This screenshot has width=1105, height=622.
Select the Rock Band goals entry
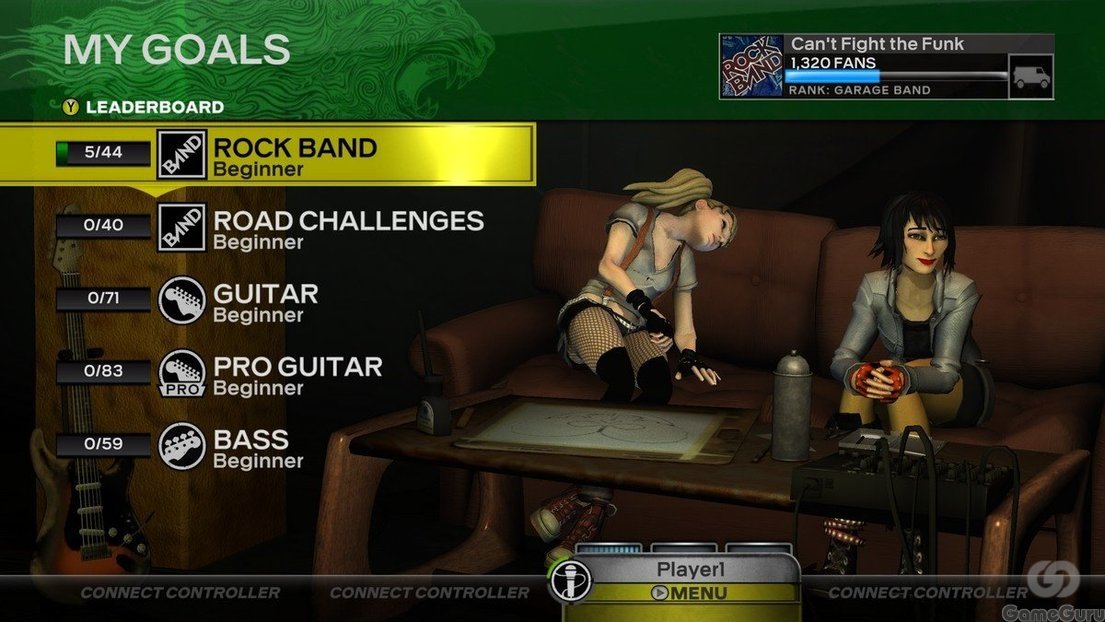294,155
